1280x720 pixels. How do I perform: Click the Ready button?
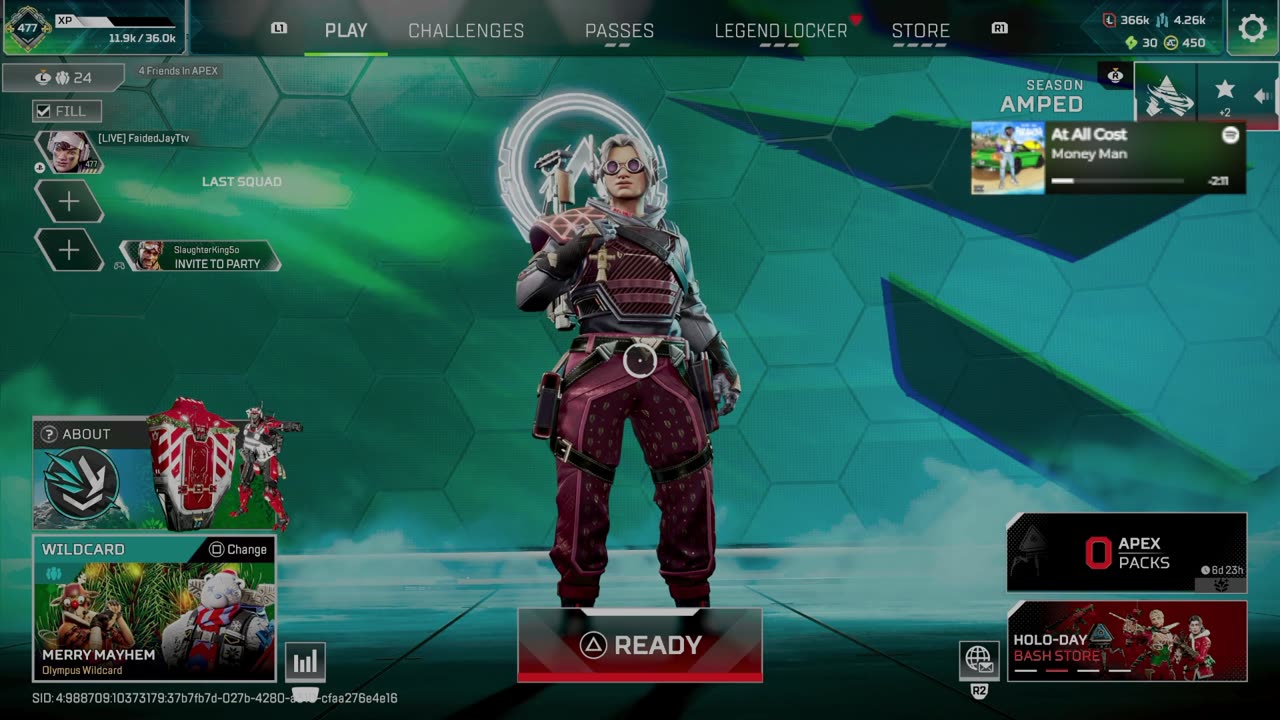pyautogui.click(x=639, y=645)
